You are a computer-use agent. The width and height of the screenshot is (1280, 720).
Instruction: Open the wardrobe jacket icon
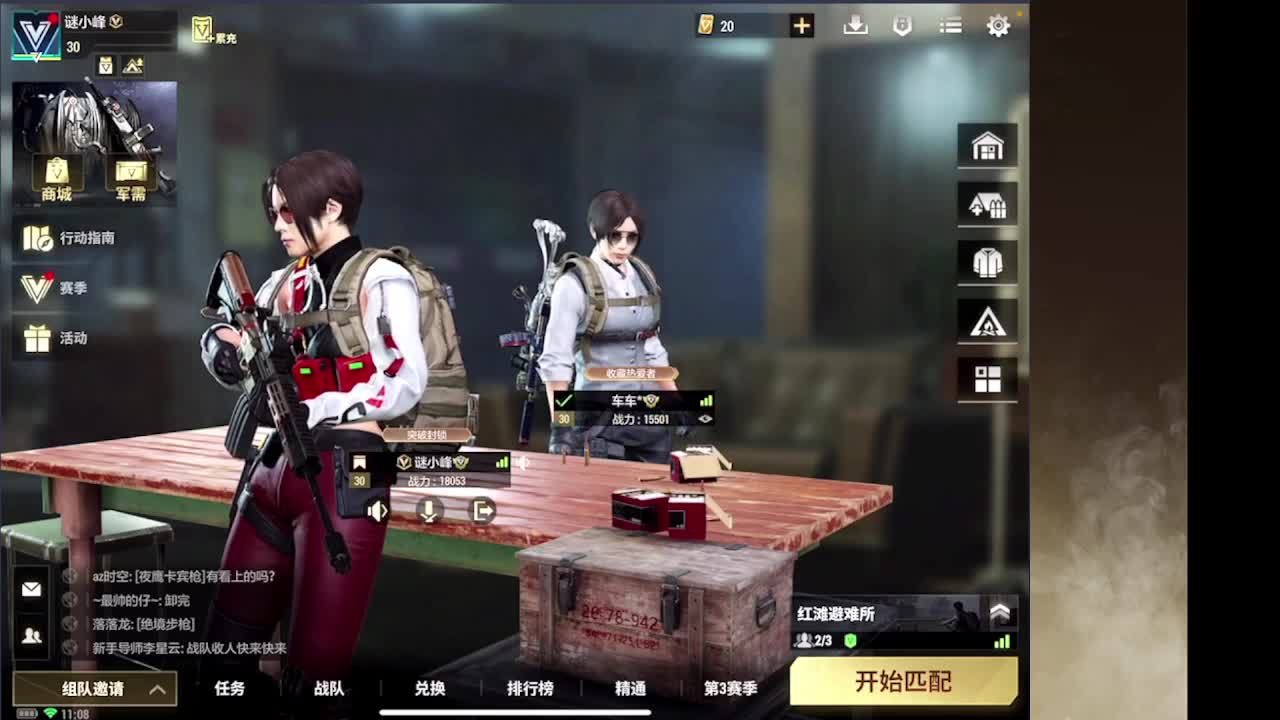(x=987, y=262)
